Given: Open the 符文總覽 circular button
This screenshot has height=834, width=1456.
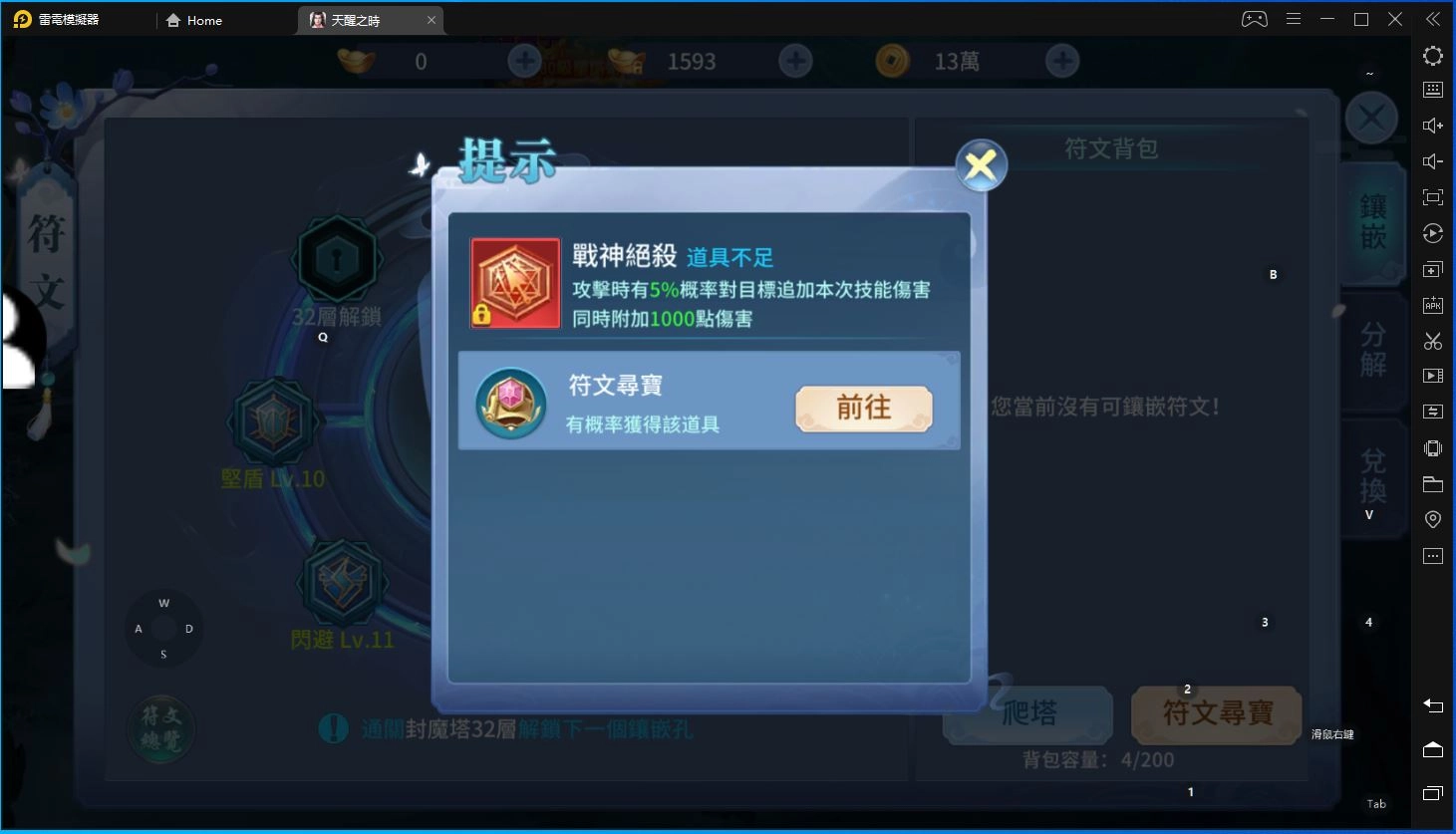Looking at the screenshot, I should pos(161,728).
